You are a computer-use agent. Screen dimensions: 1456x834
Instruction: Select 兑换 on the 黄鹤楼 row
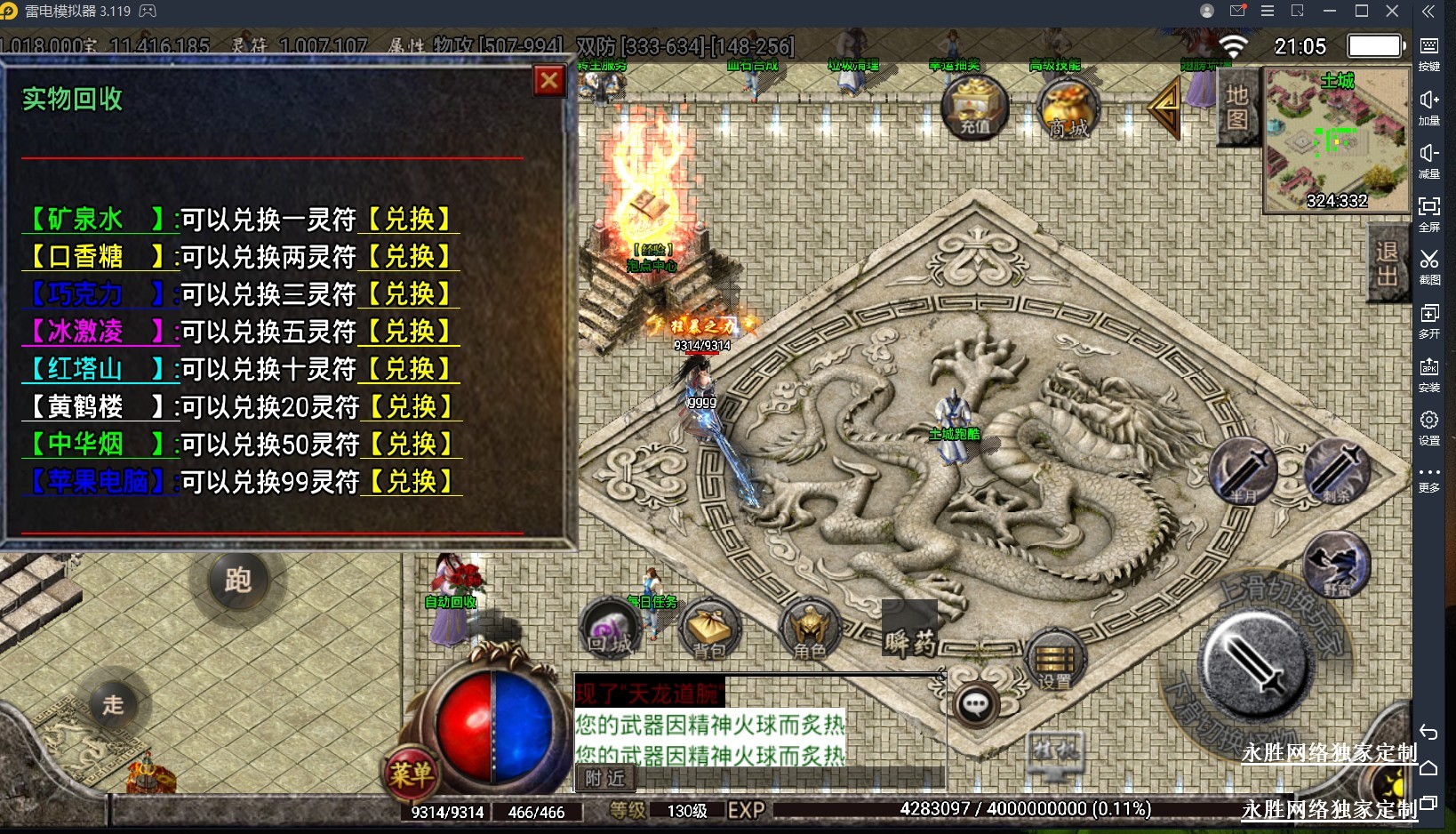(412, 406)
